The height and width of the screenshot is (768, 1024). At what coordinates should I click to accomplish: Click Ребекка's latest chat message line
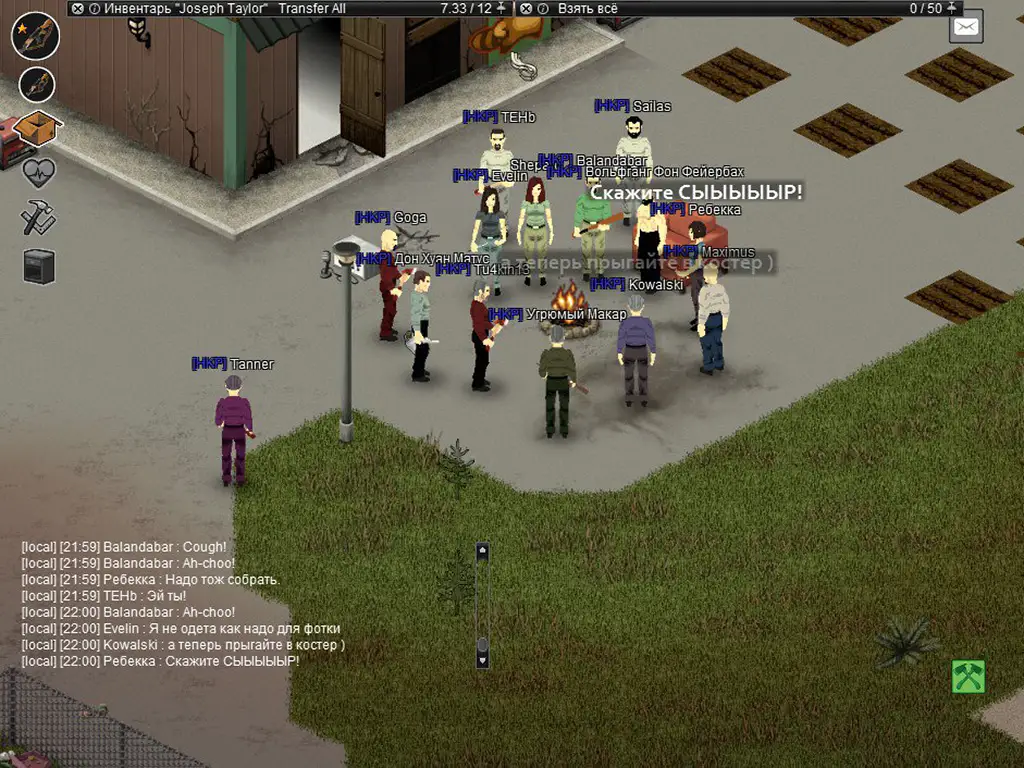(x=160, y=661)
